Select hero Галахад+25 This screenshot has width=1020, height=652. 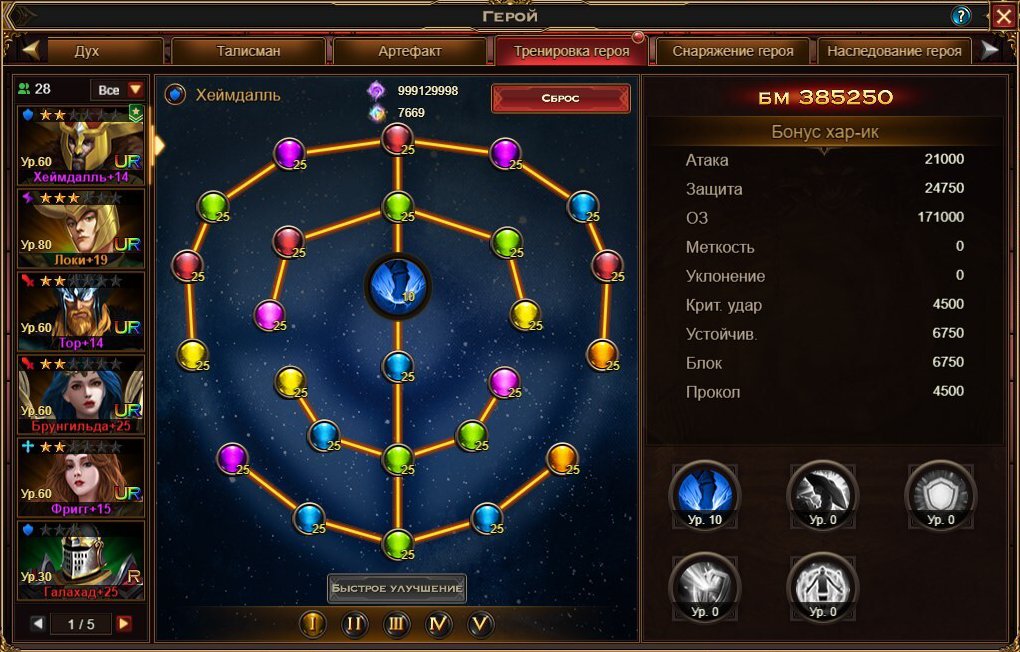click(81, 560)
